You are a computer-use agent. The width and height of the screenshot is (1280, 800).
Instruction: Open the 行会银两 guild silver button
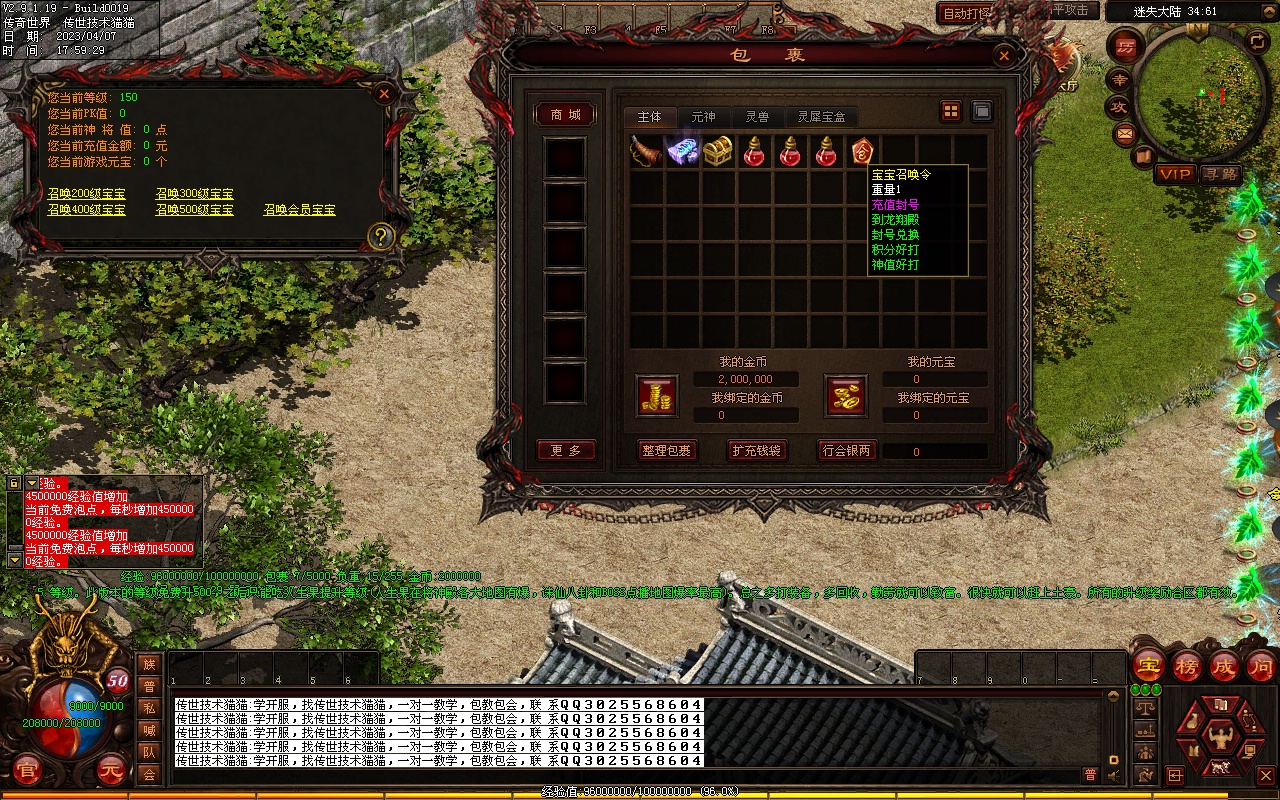pos(846,451)
